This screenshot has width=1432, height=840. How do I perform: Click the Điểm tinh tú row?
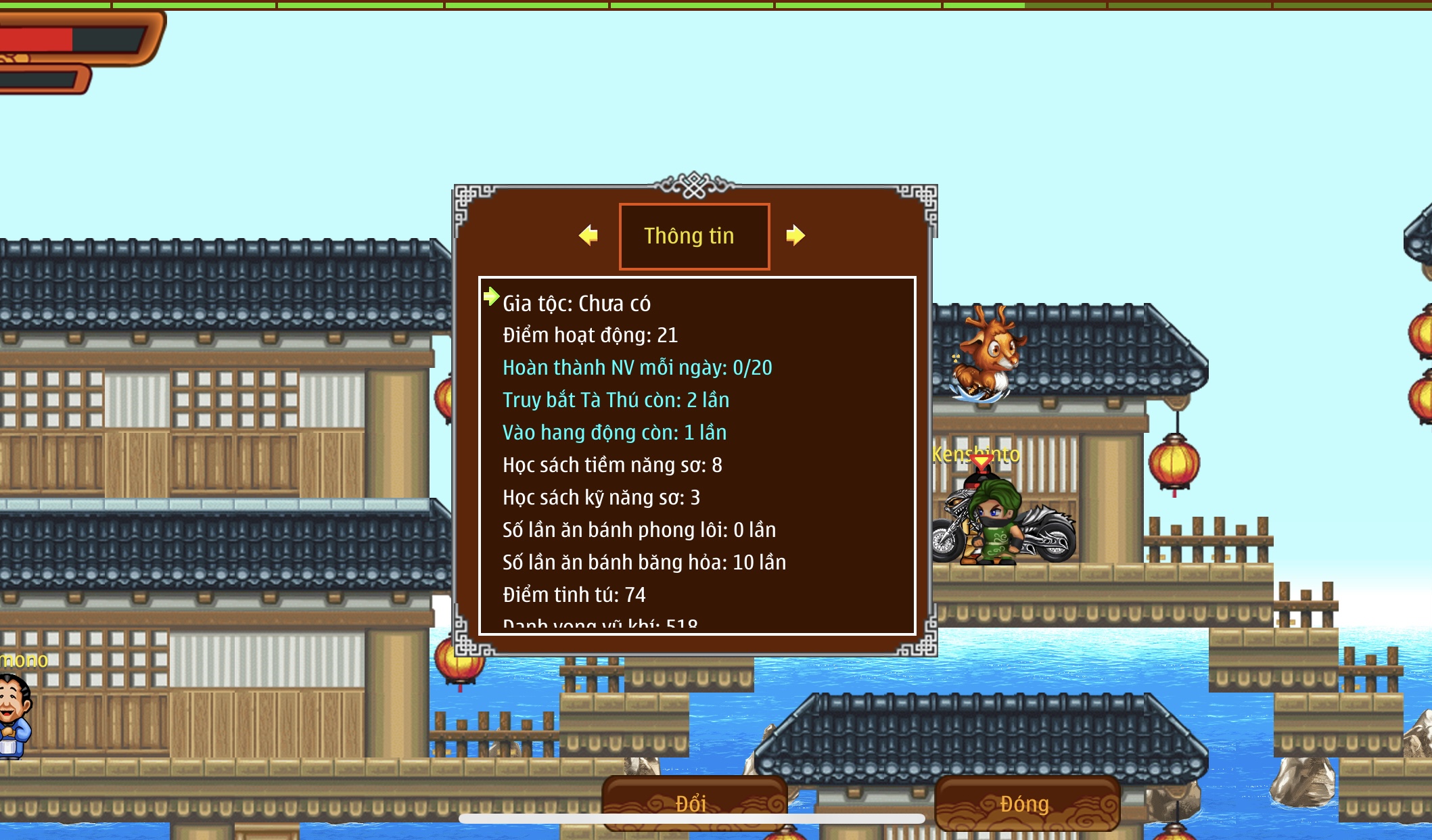pos(574,594)
